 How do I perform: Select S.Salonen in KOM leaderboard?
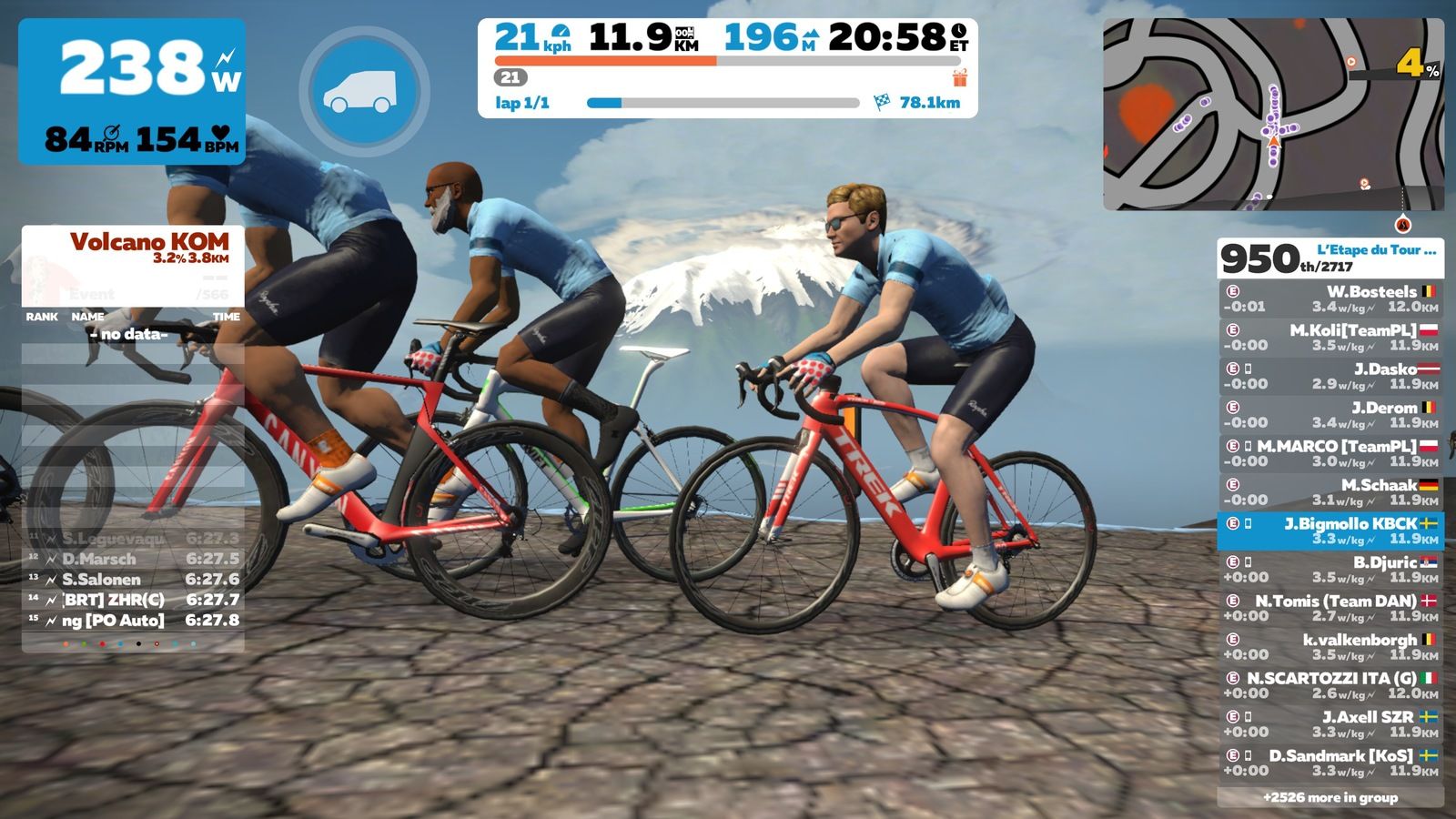133,580
